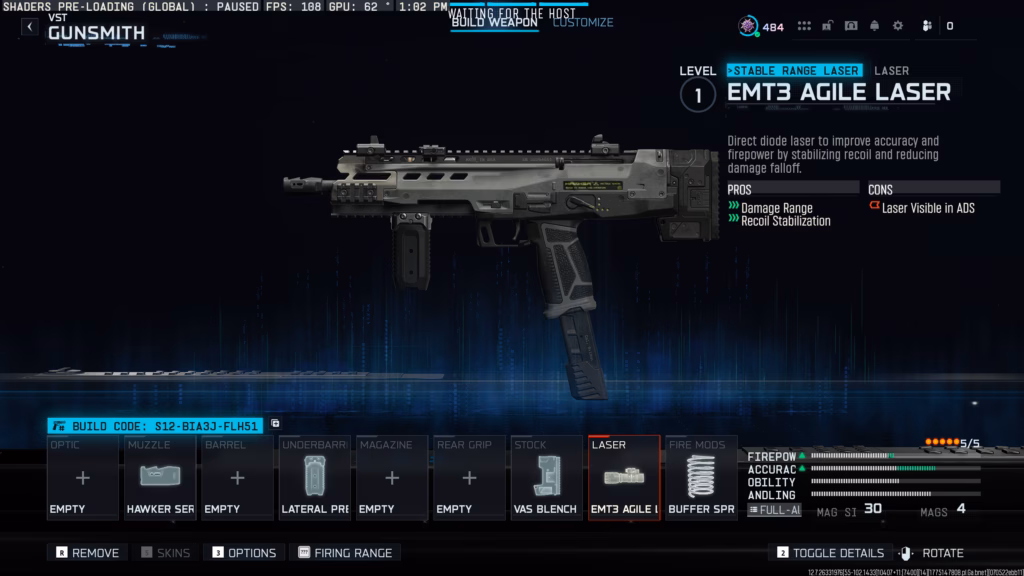The width and height of the screenshot is (1024, 576).
Task: Switch to the Customize tab
Action: [583, 22]
